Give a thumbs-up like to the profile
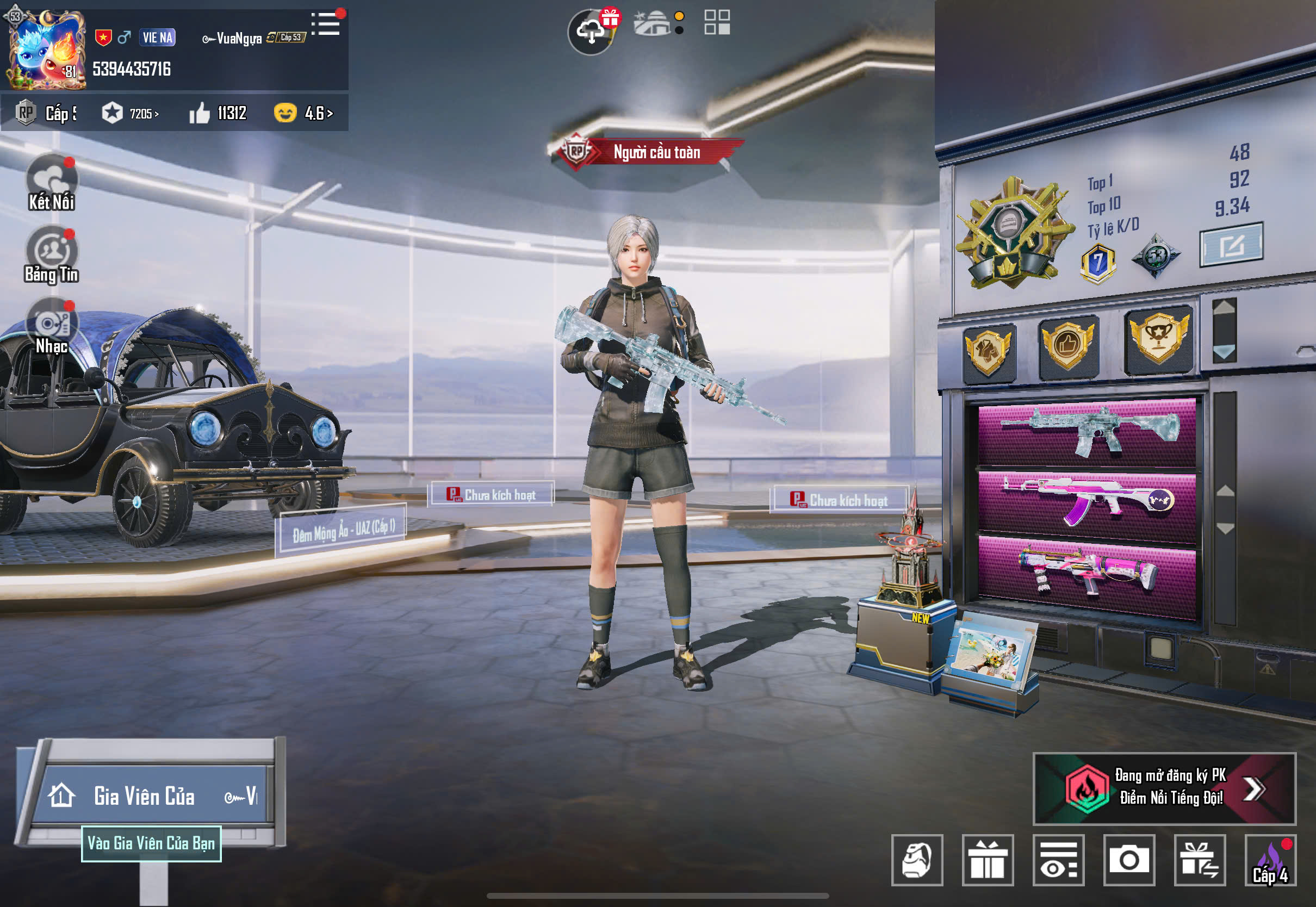Image resolution: width=1316 pixels, height=907 pixels. coord(200,114)
